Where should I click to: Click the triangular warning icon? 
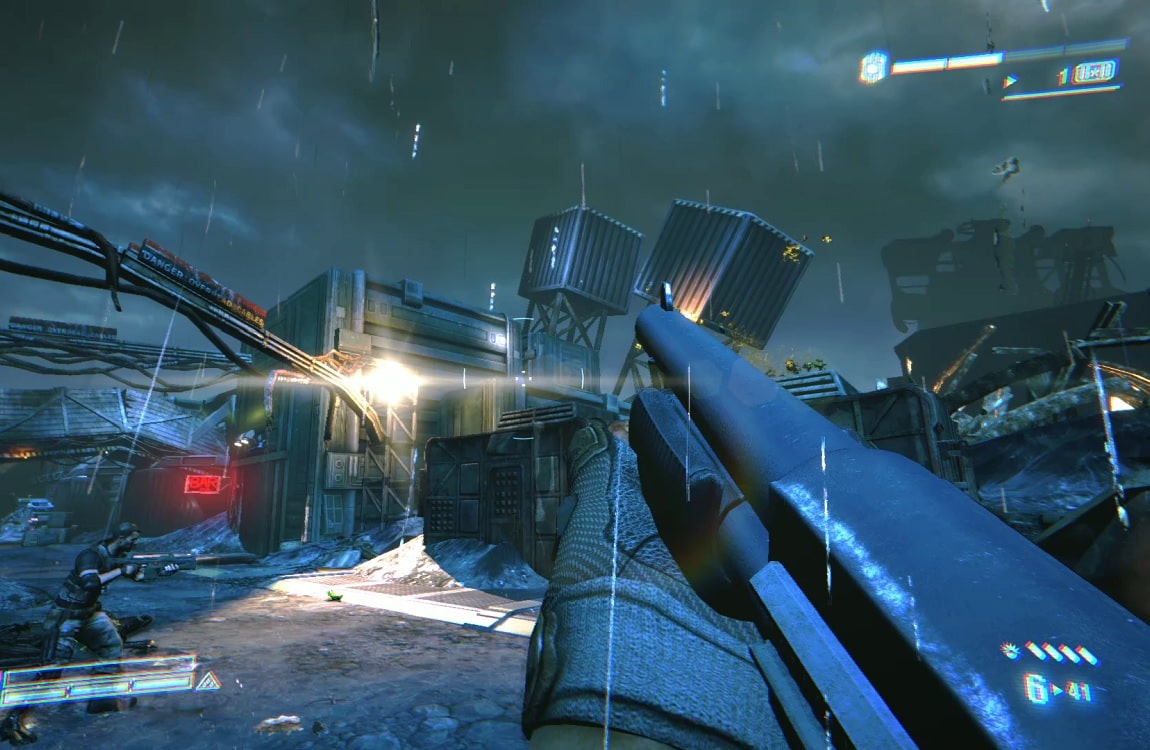[208, 682]
